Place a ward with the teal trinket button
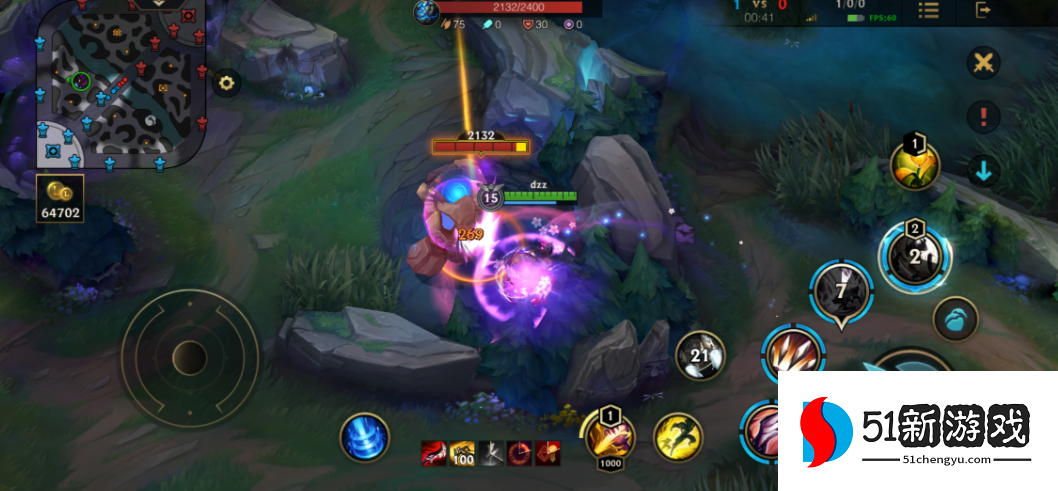This screenshot has width=1058, height=491. coord(955,320)
